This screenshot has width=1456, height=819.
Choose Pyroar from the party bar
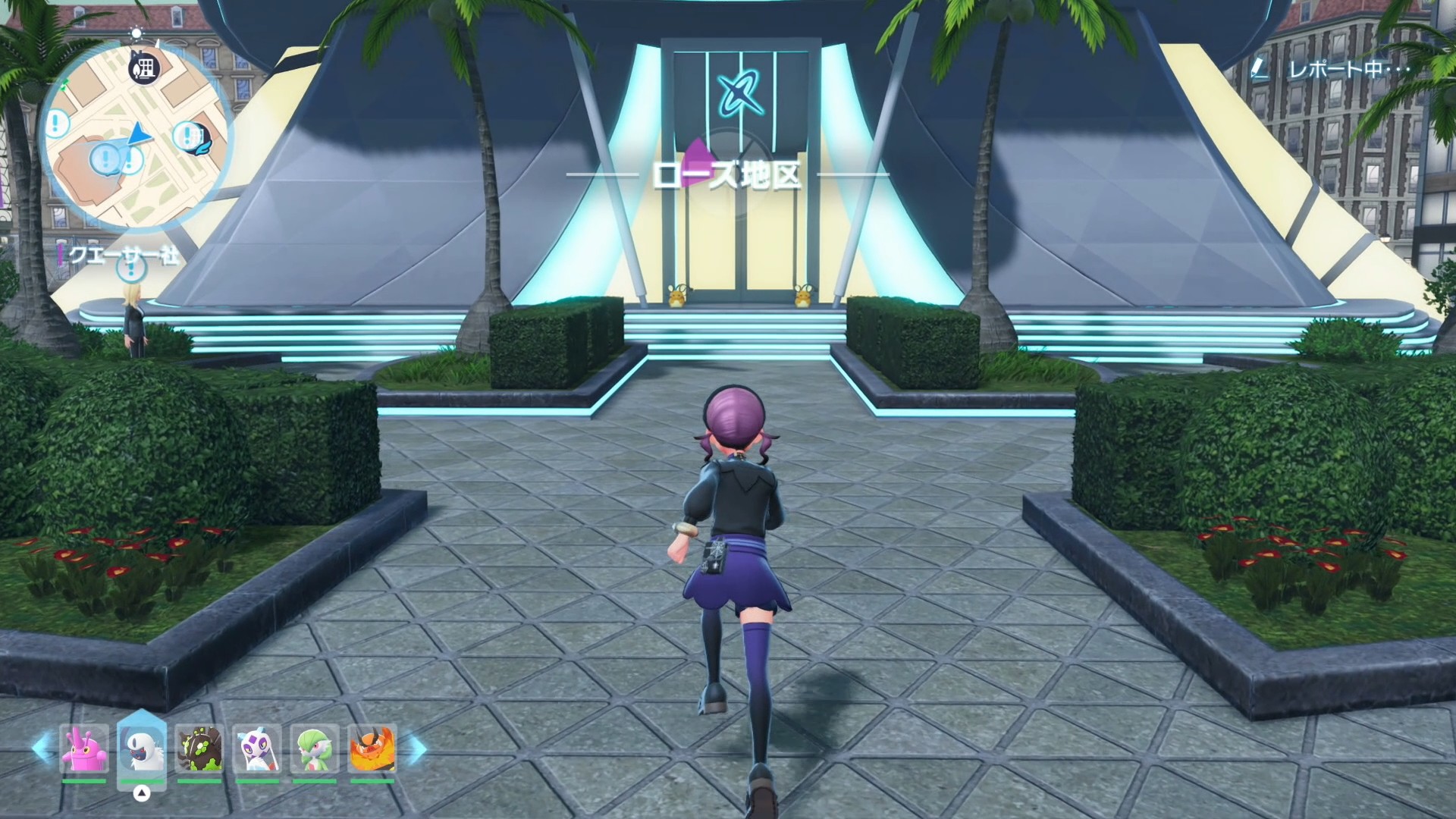coord(372,749)
